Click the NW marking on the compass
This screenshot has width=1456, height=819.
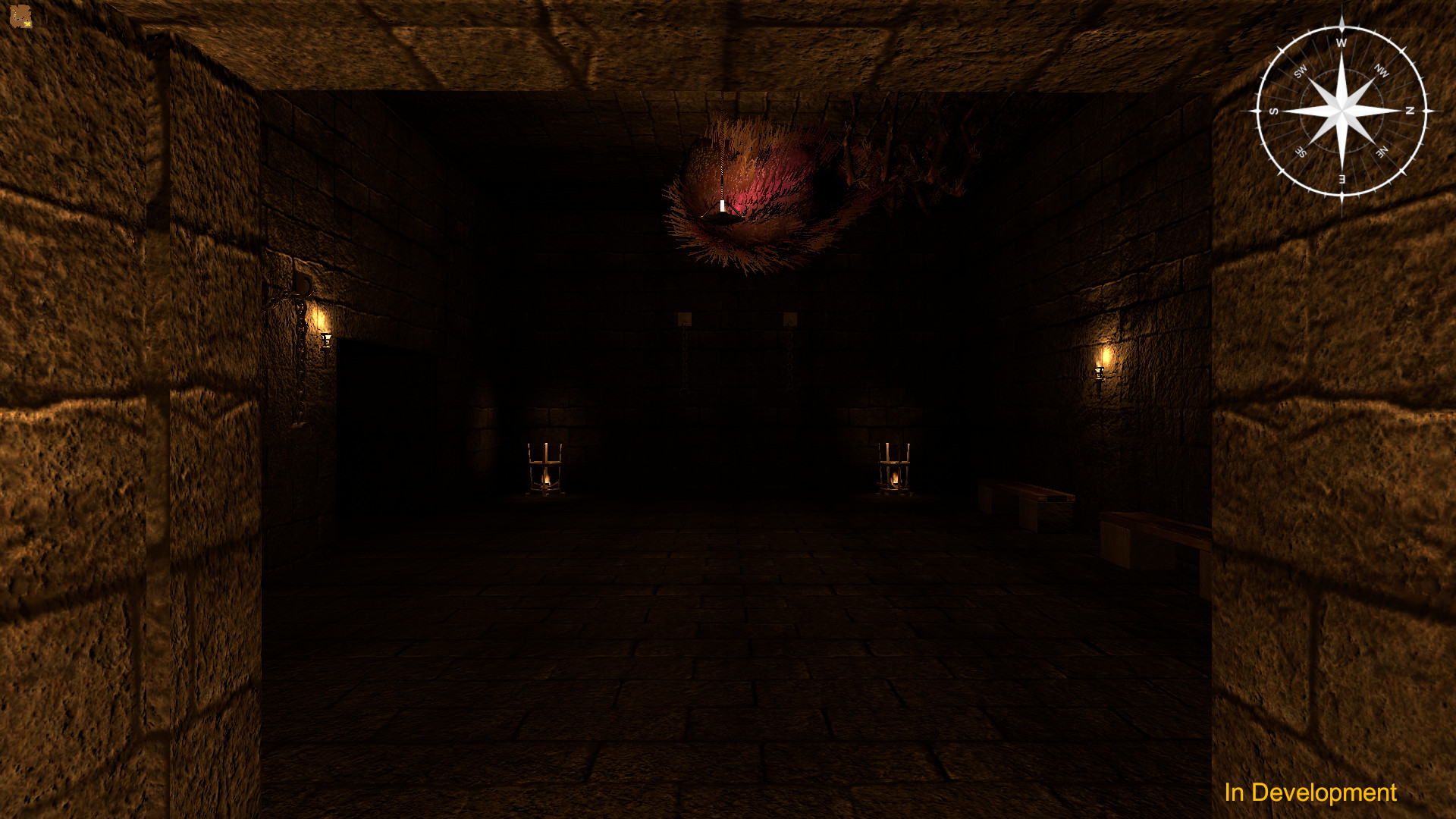pyautogui.click(x=1382, y=71)
